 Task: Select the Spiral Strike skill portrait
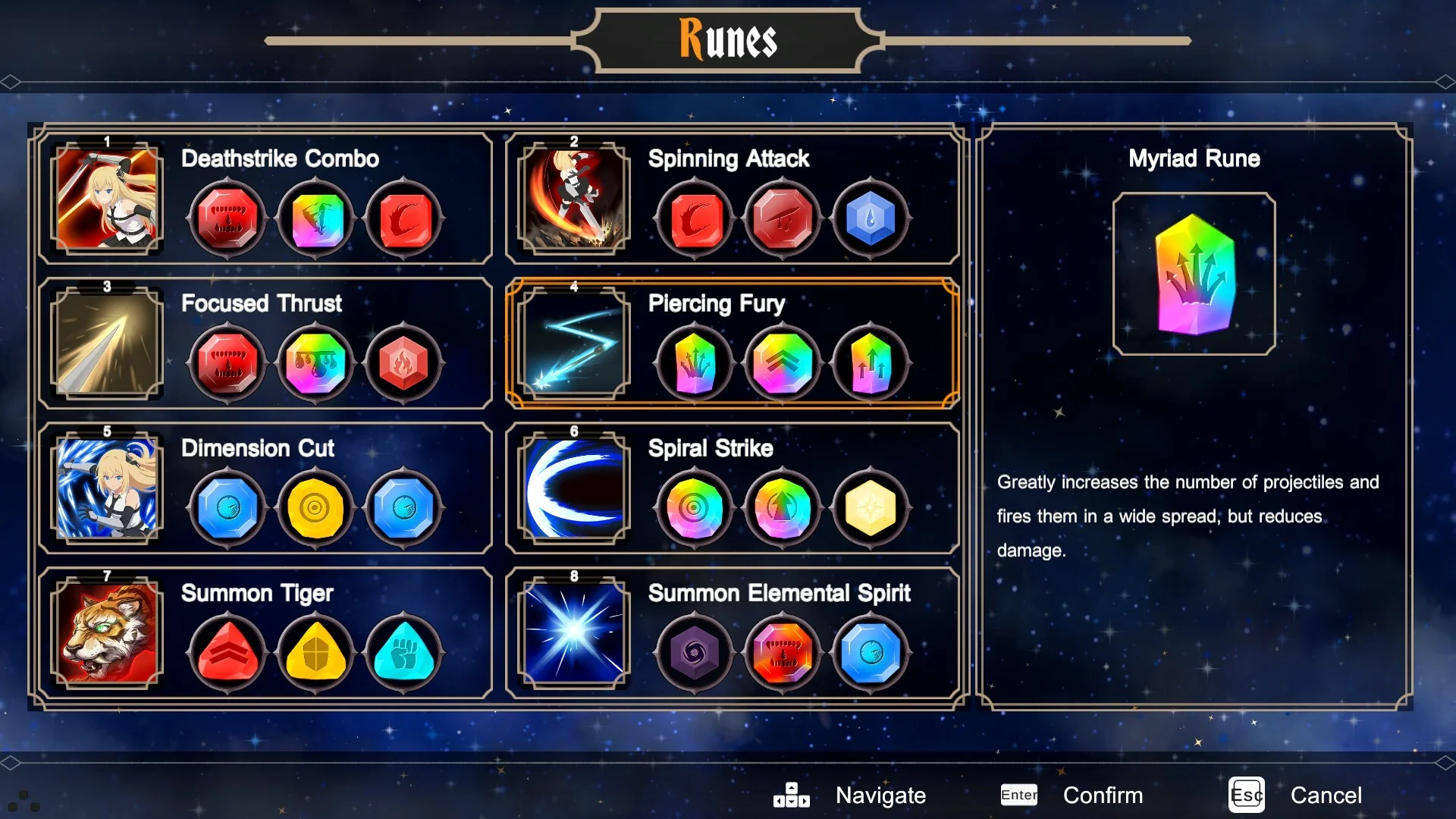point(574,488)
